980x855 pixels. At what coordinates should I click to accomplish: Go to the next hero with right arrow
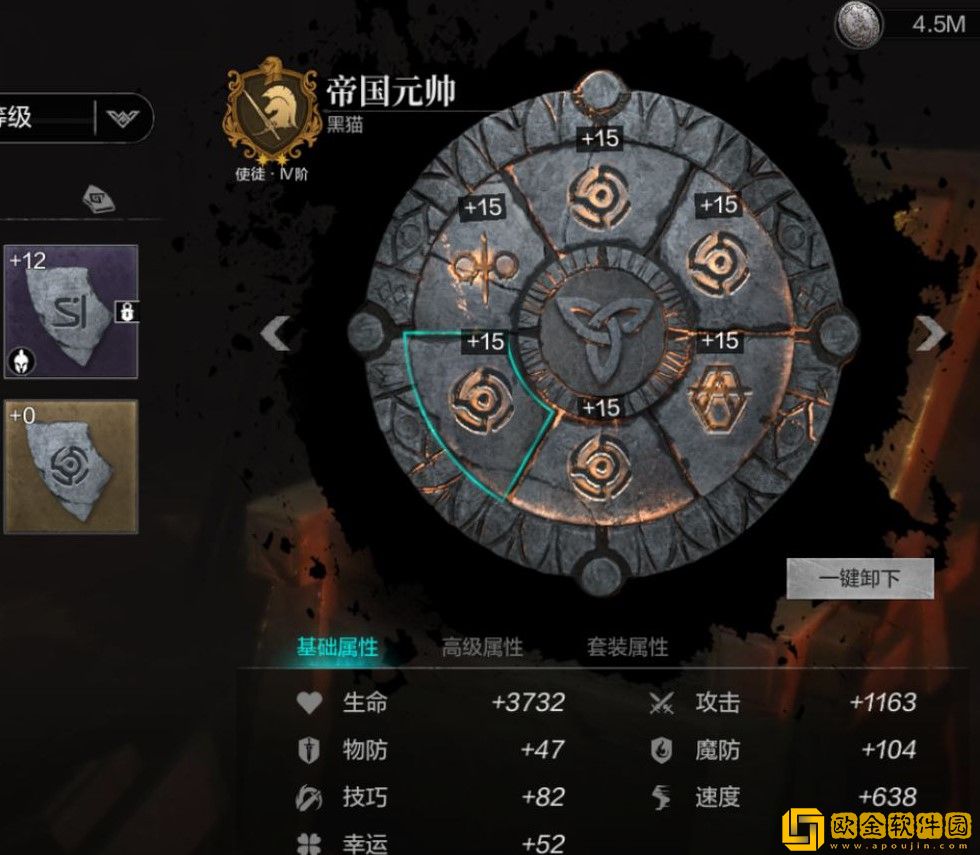pyautogui.click(x=930, y=334)
